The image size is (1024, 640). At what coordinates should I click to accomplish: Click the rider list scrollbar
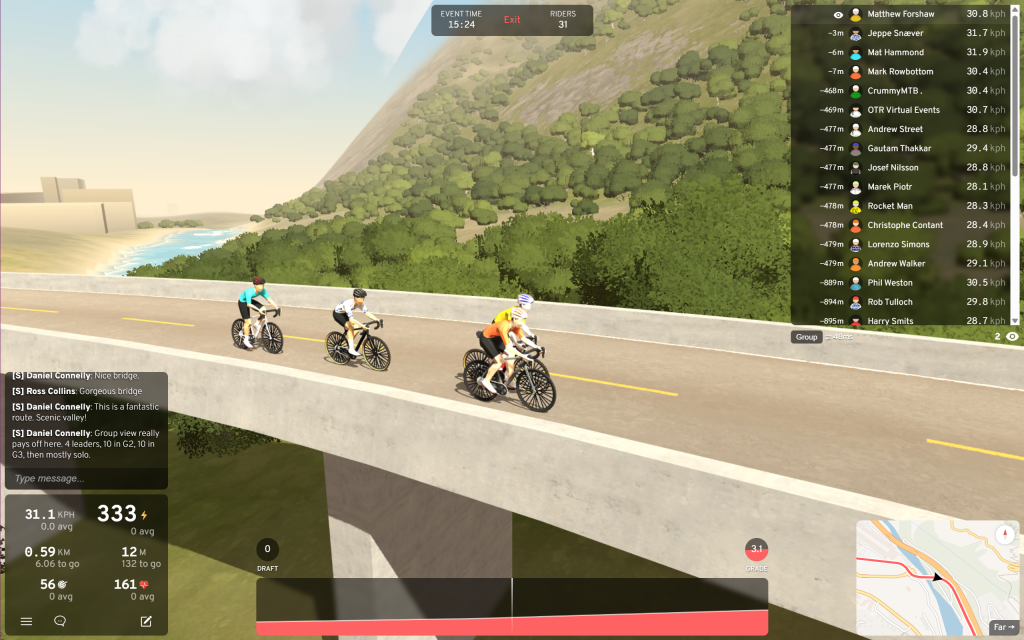(x=1017, y=90)
